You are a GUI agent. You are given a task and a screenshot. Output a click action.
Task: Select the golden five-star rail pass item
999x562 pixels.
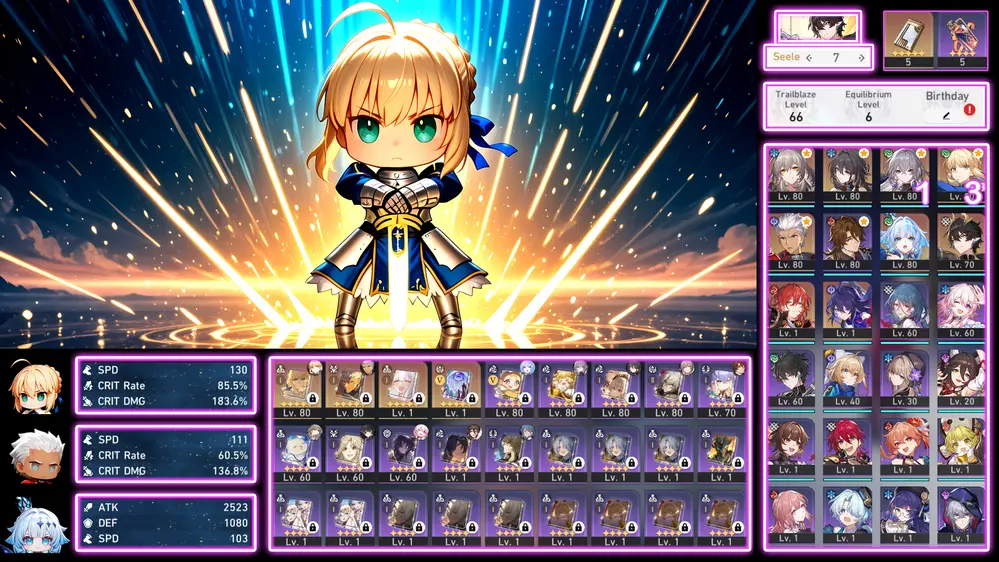click(908, 39)
